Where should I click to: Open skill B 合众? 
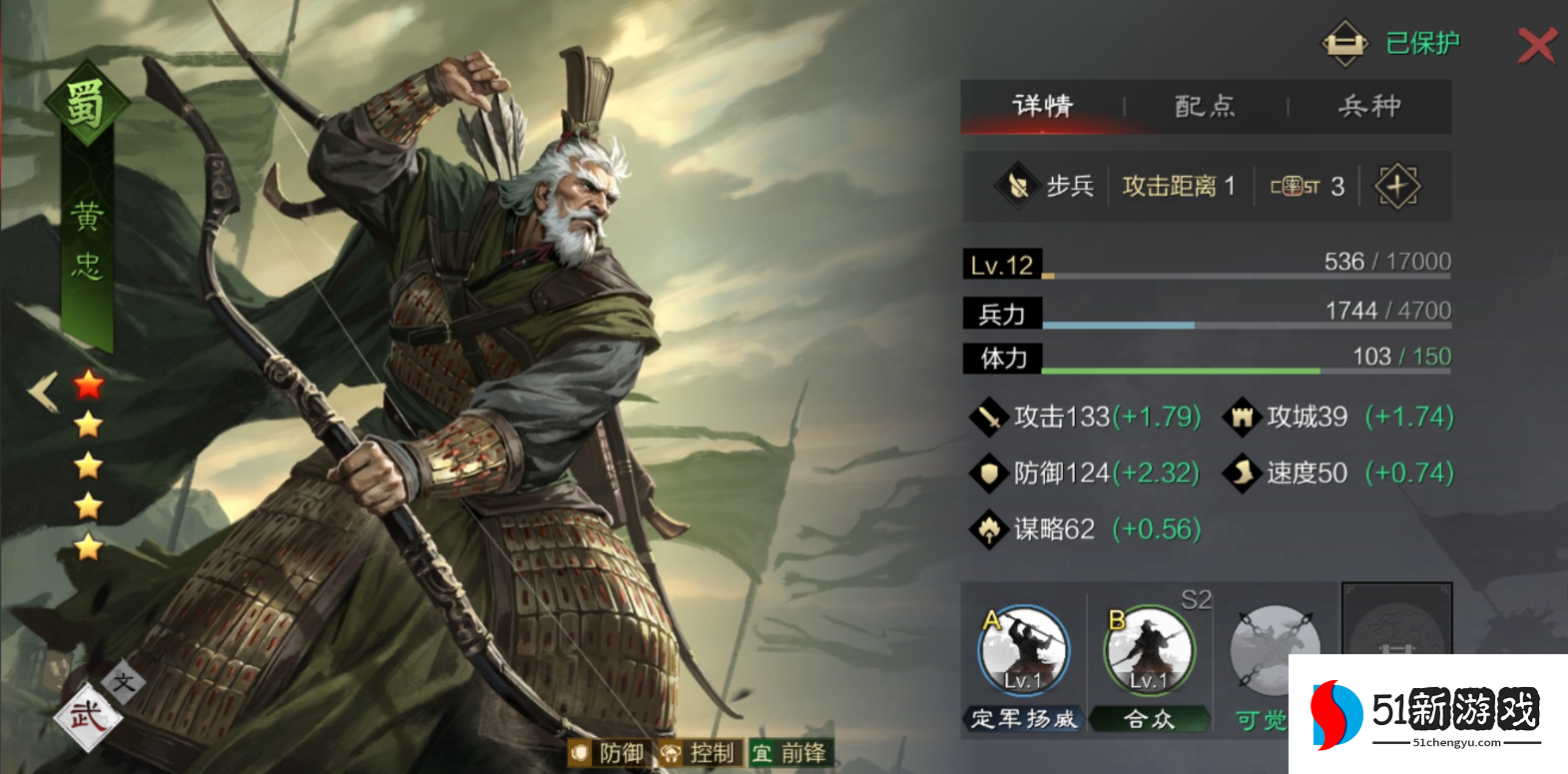click(x=1149, y=649)
